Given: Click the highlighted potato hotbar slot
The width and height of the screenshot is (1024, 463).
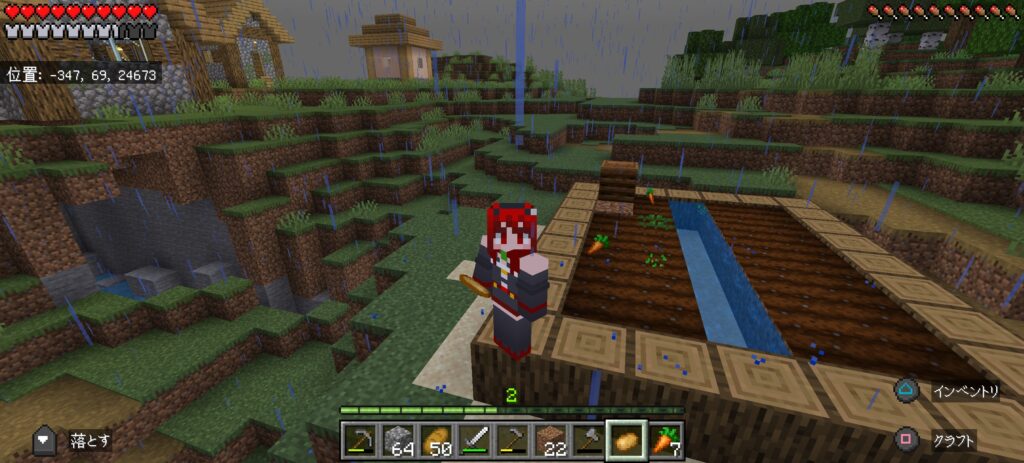Looking at the screenshot, I should (626, 440).
